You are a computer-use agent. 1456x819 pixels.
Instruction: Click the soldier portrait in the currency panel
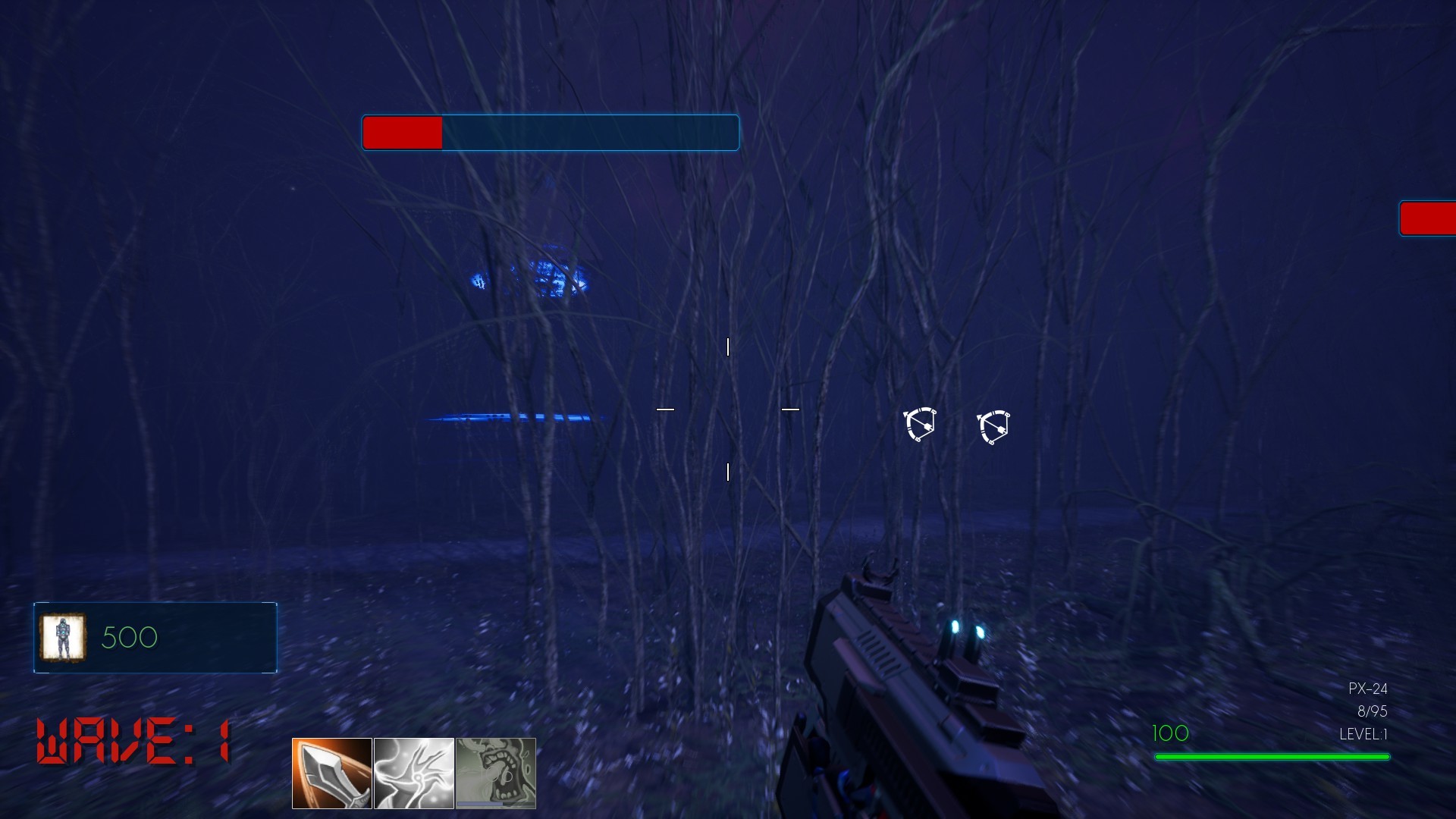point(64,637)
